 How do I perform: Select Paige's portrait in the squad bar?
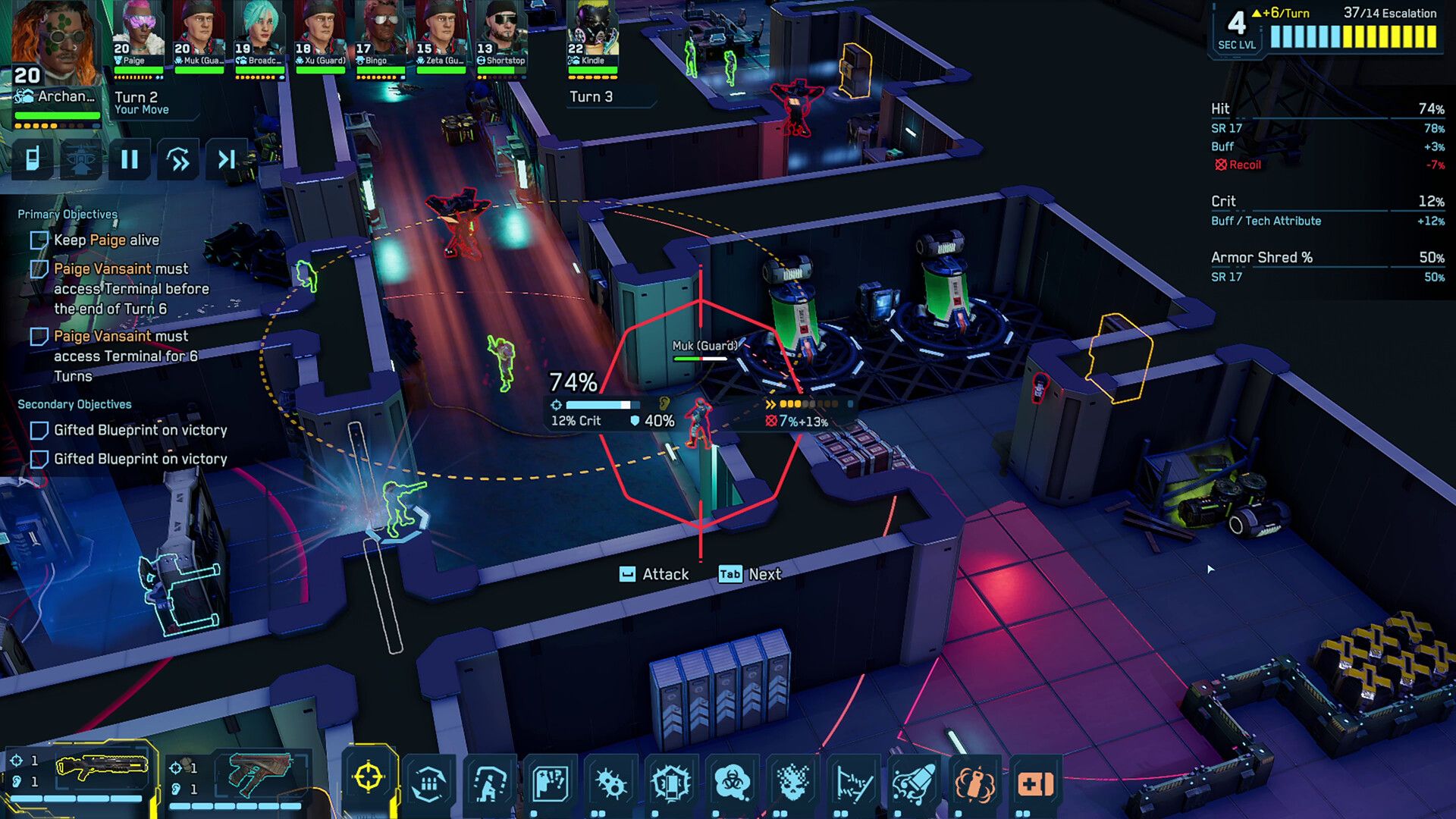pos(139,34)
